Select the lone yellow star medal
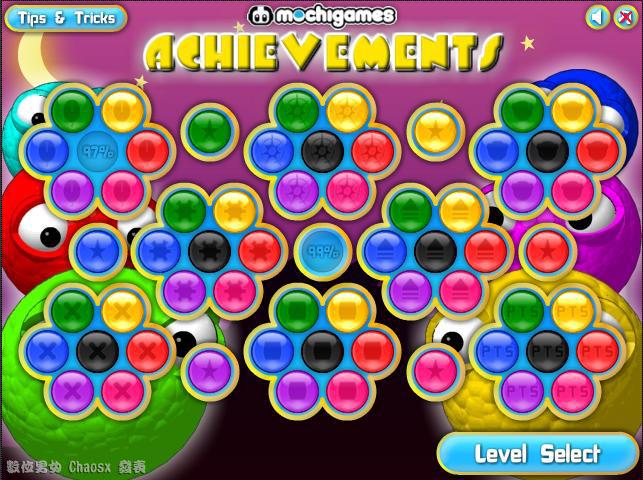This screenshot has height=480, width=643. tap(434, 128)
